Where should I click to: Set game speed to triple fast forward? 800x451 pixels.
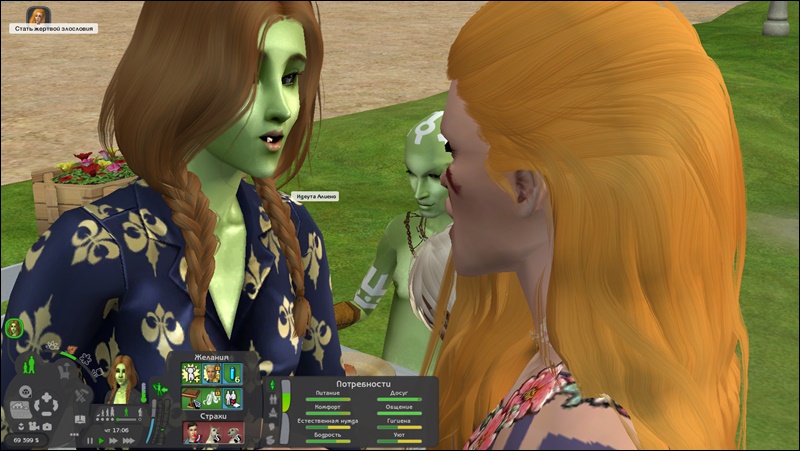pos(127,440)
